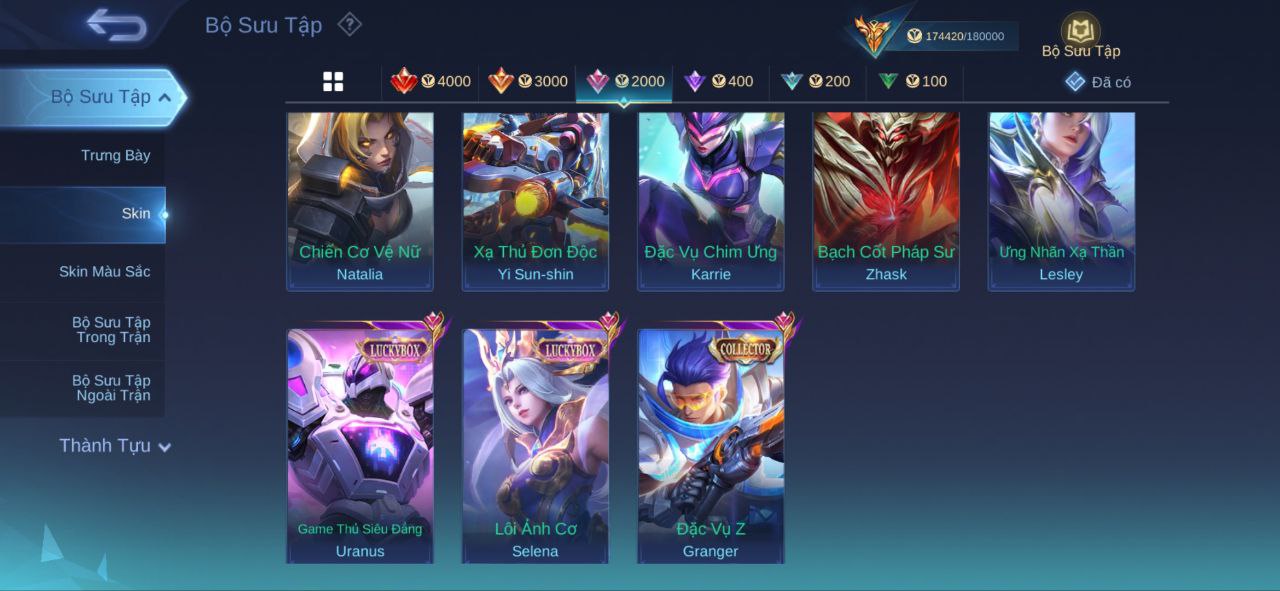Switch to the 200 points tier tab
This screenshot has height=591, width=1280.
point(816,82)
